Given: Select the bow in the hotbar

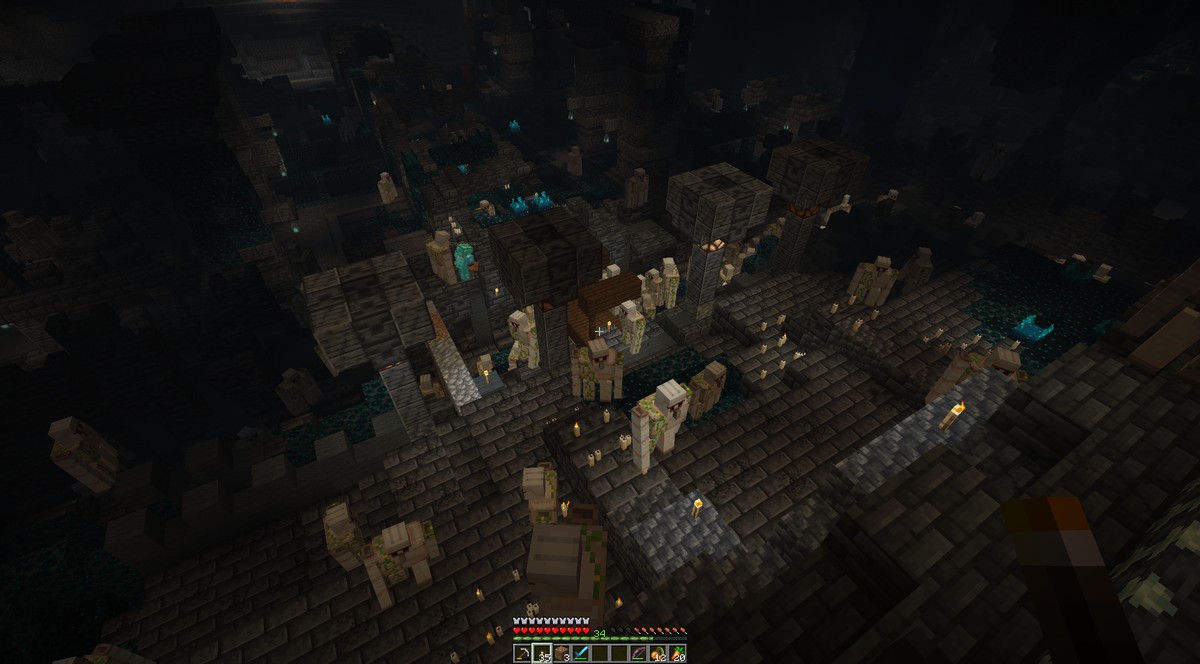Looking at the screenshot, I should [x=638, y=653].
